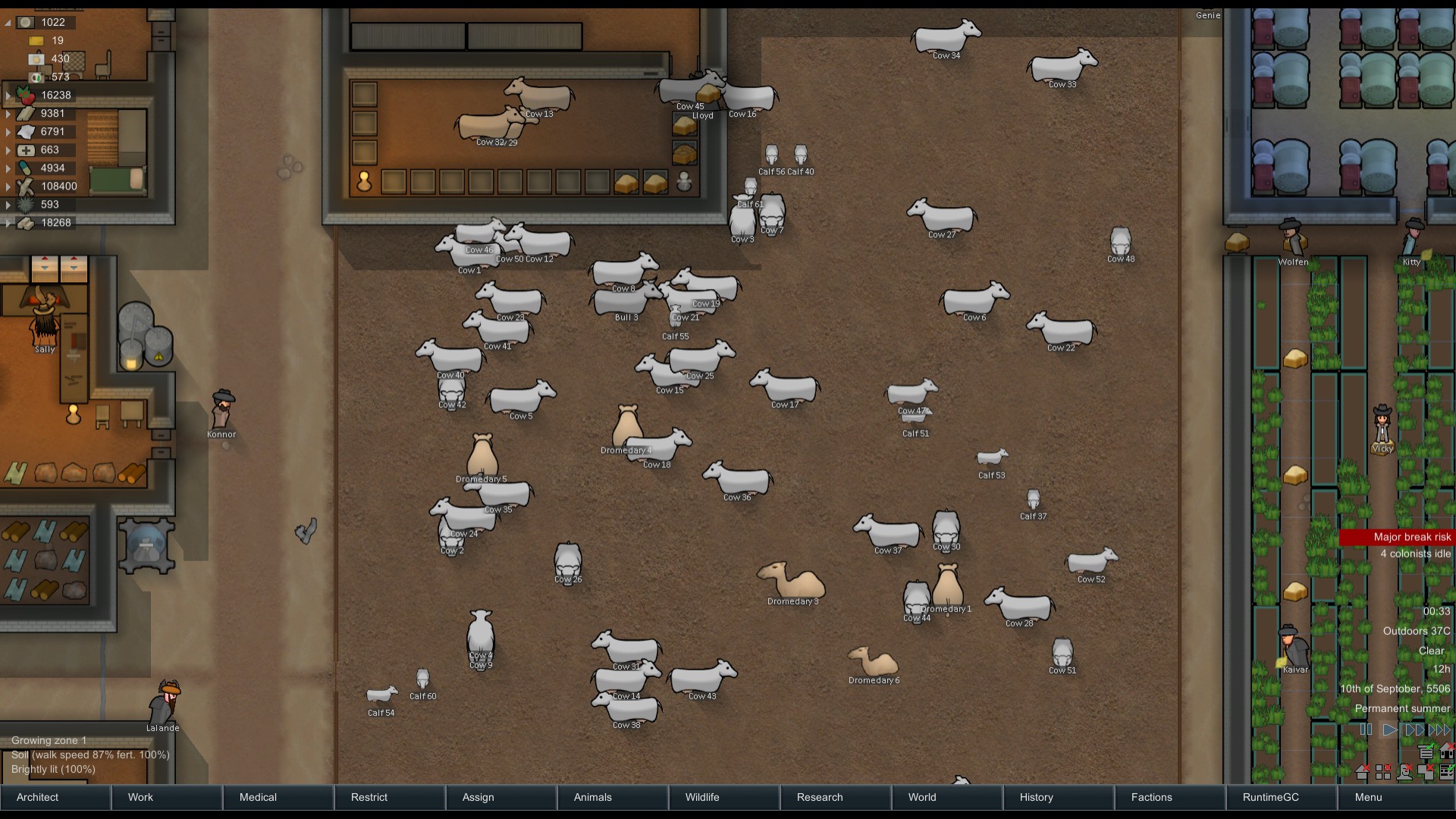Open the Architect menu
1456x819 pixels.
pos(55,797)
